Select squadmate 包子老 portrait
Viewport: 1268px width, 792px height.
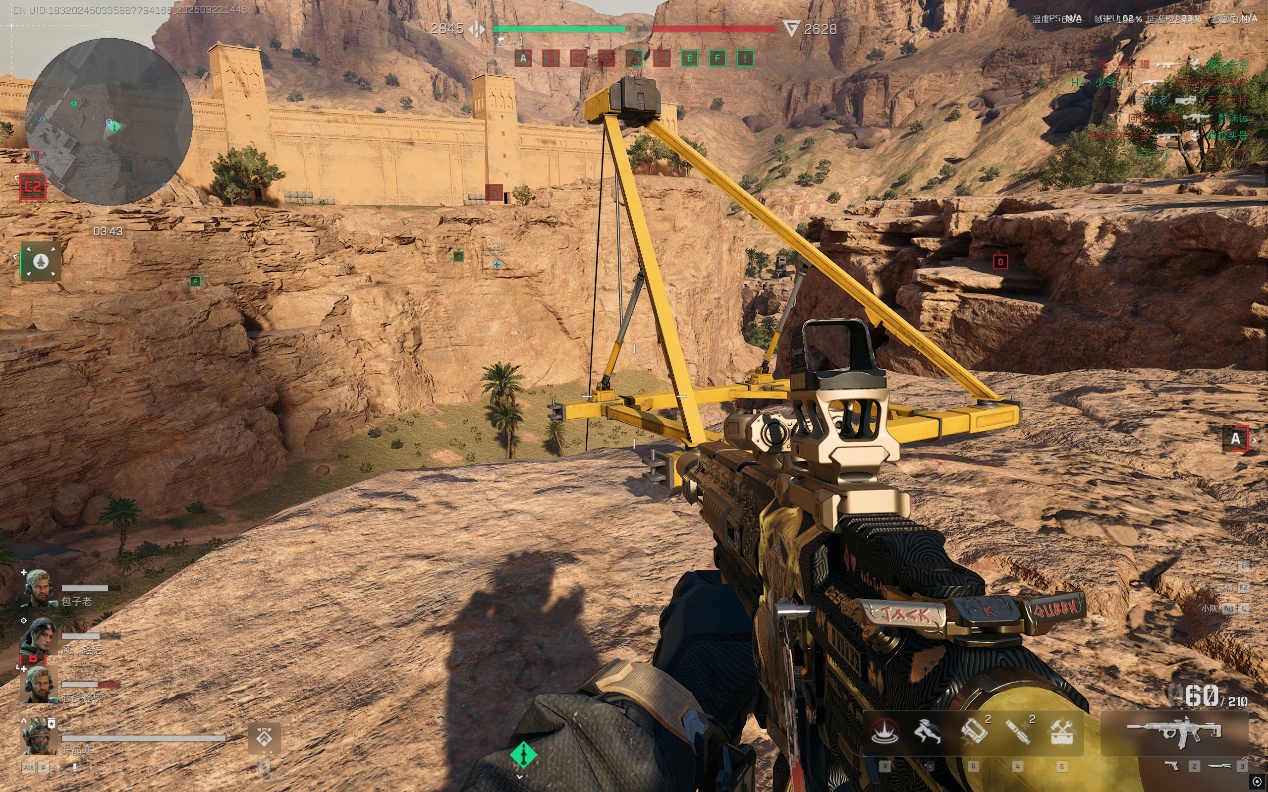38,587
